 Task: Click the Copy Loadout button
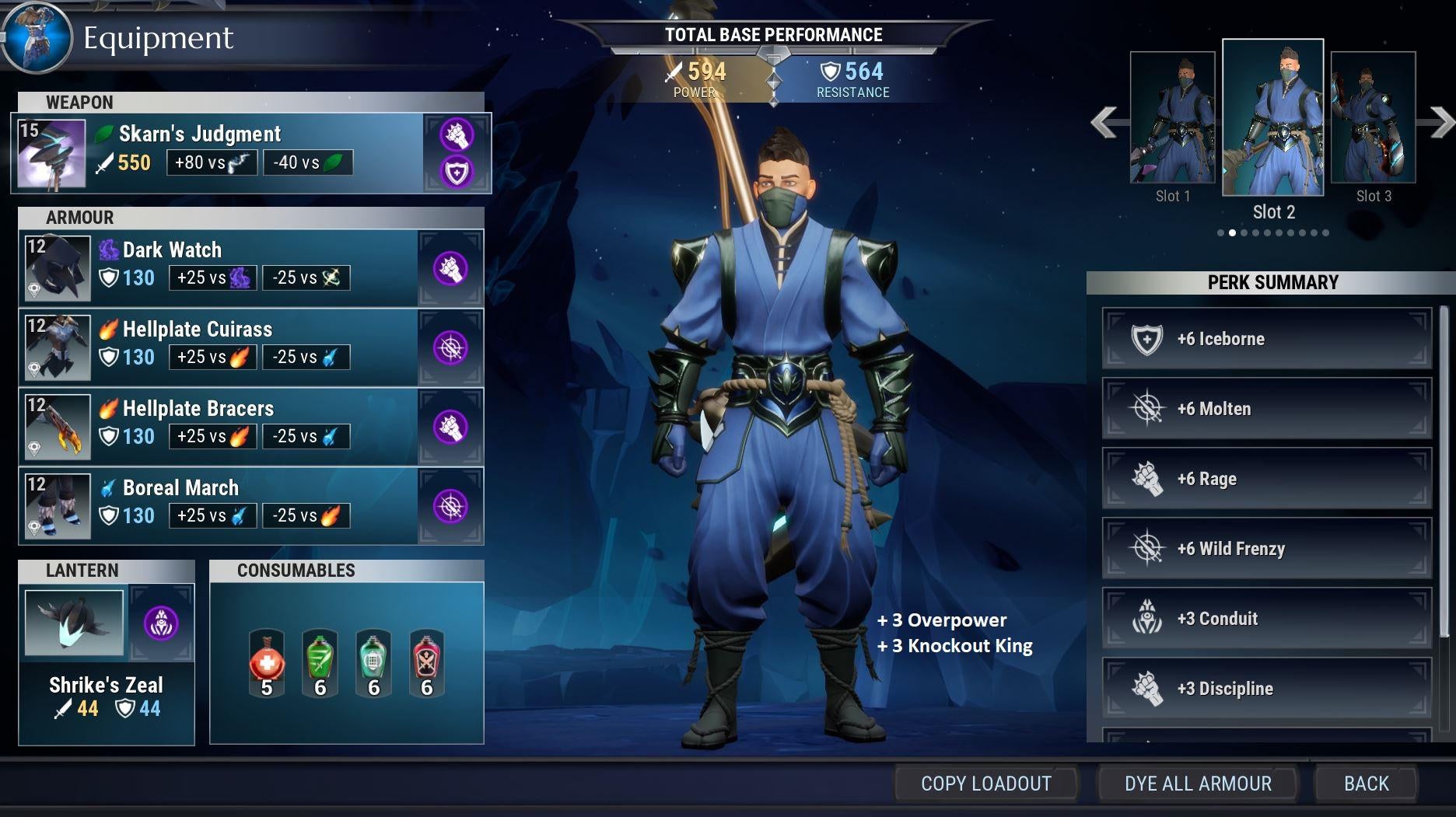click(x=985, y=784)
